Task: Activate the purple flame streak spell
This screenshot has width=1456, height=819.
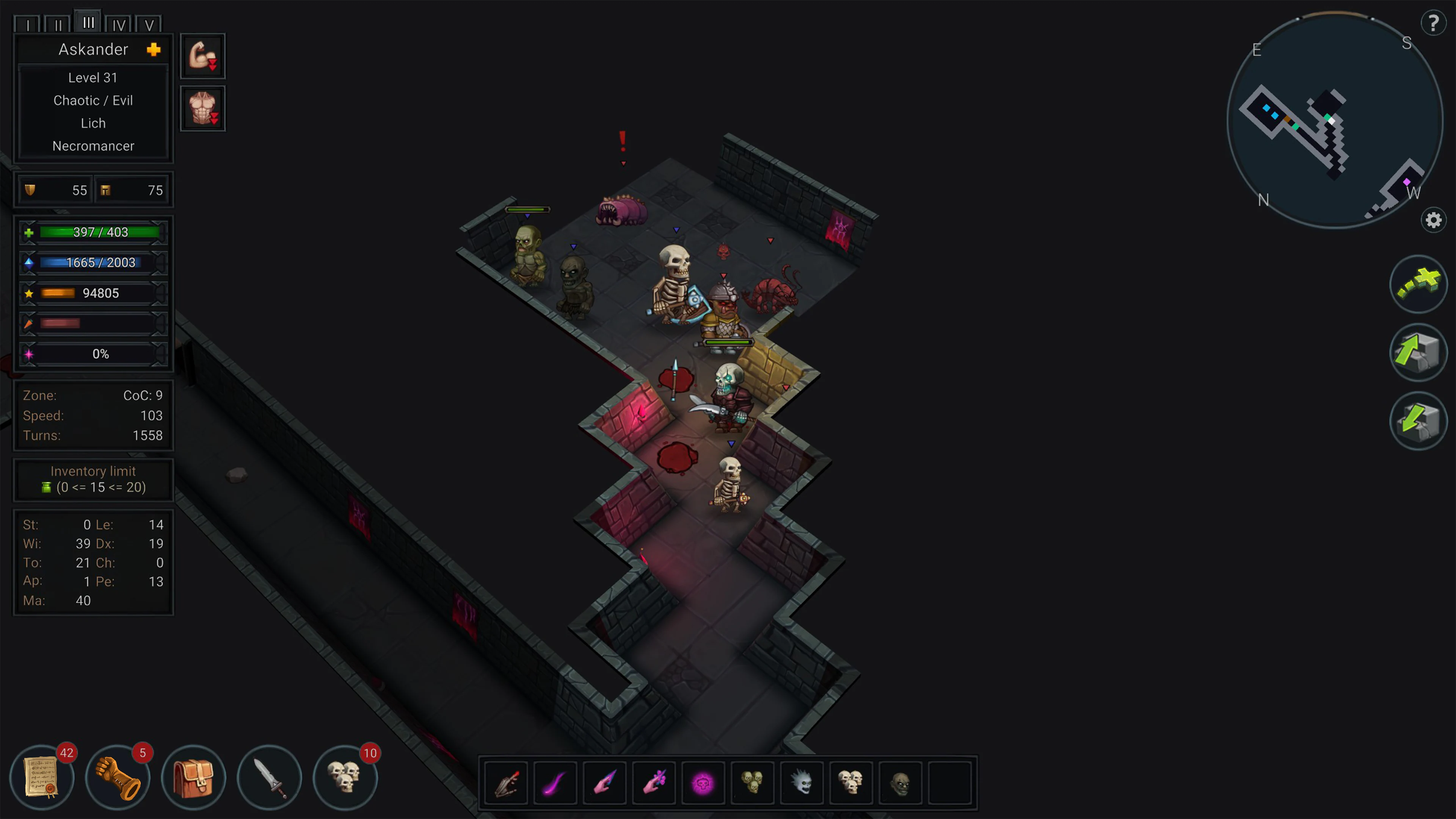Action: [555, 783]
